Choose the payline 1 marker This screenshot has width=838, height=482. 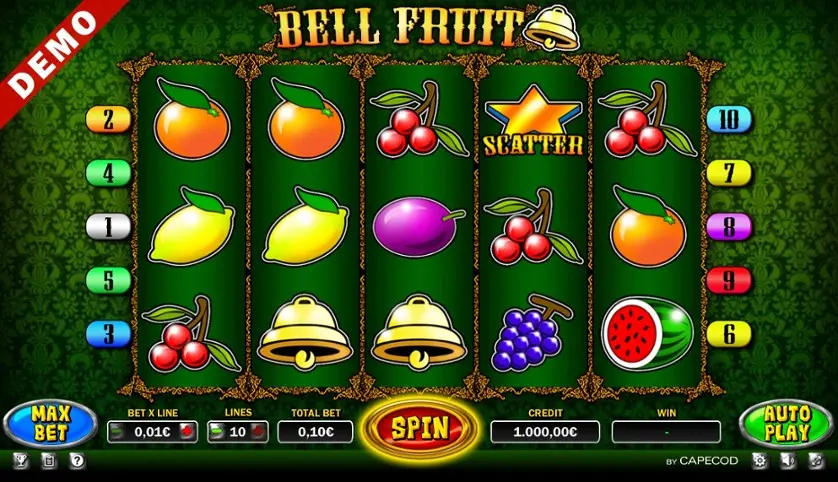point(109,227)
